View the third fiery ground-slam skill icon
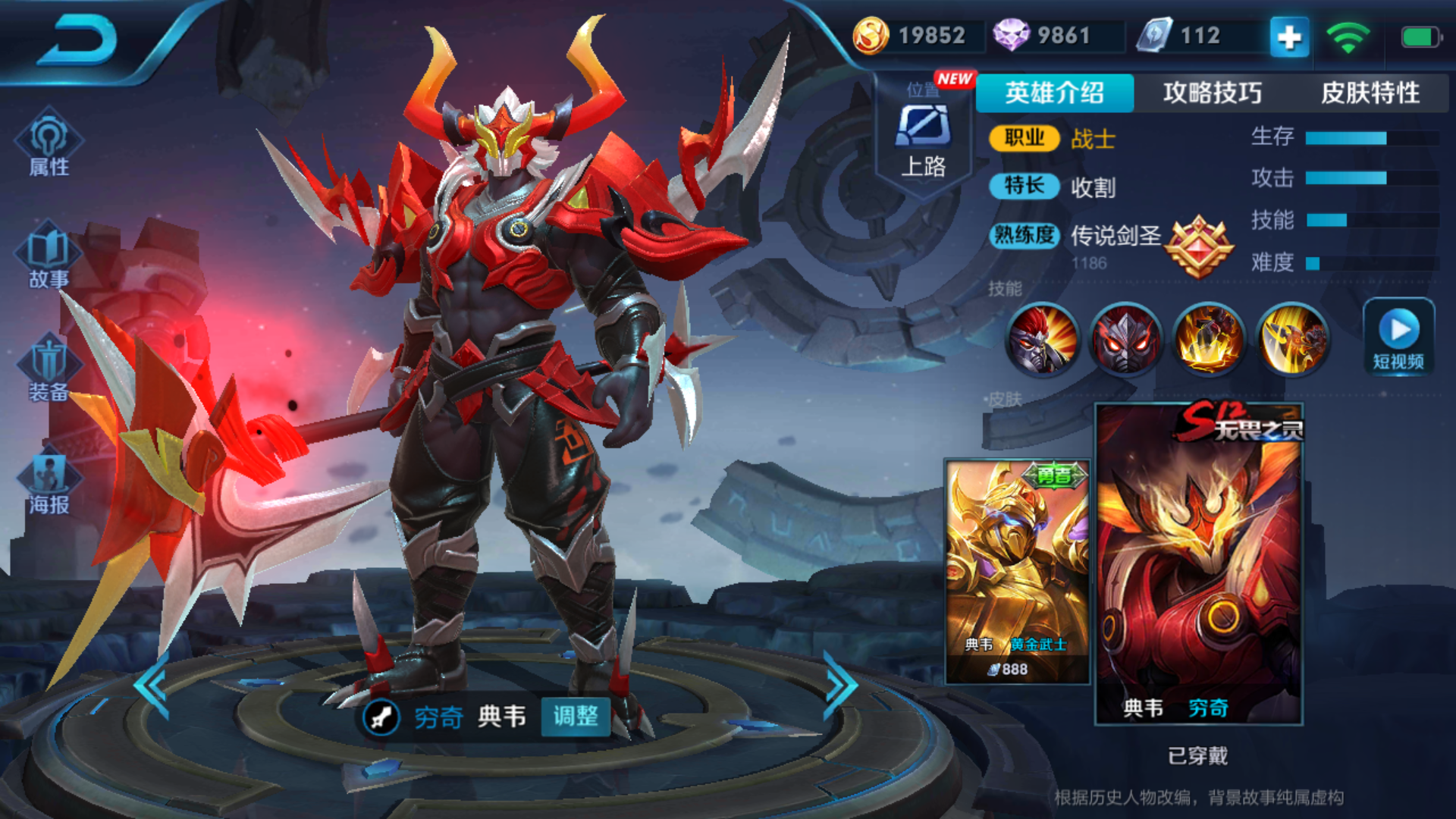The height and width of the screenshot is (819, 1456). (1209, 339)
